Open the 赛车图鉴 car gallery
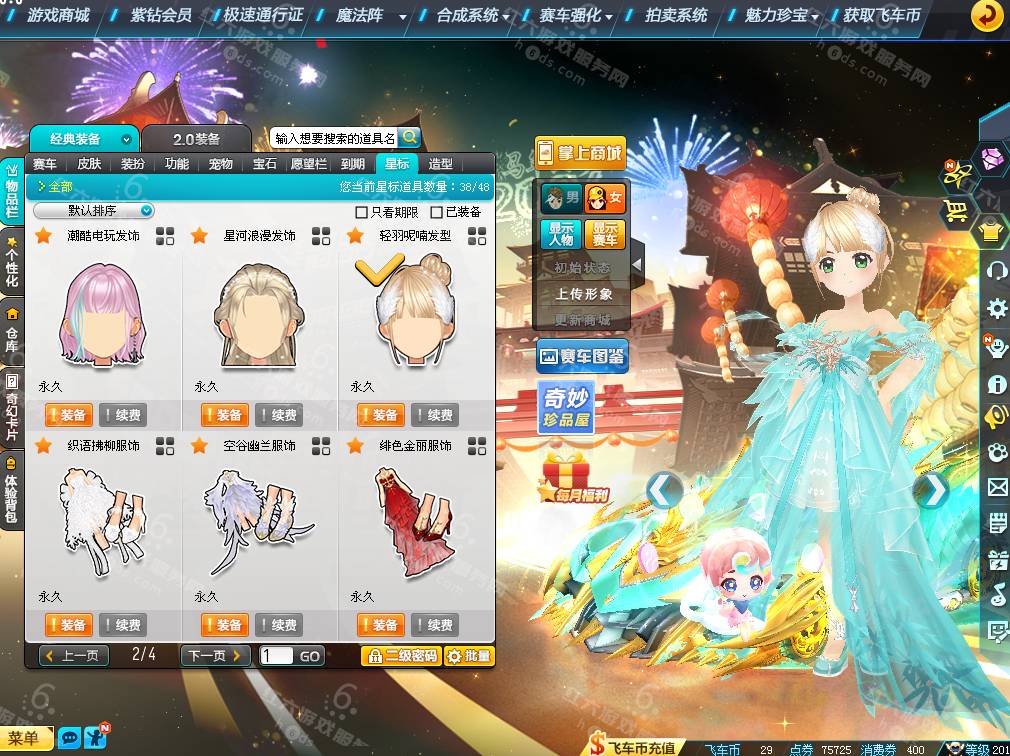Viewport: 1010px width, 756px height. 582,355
